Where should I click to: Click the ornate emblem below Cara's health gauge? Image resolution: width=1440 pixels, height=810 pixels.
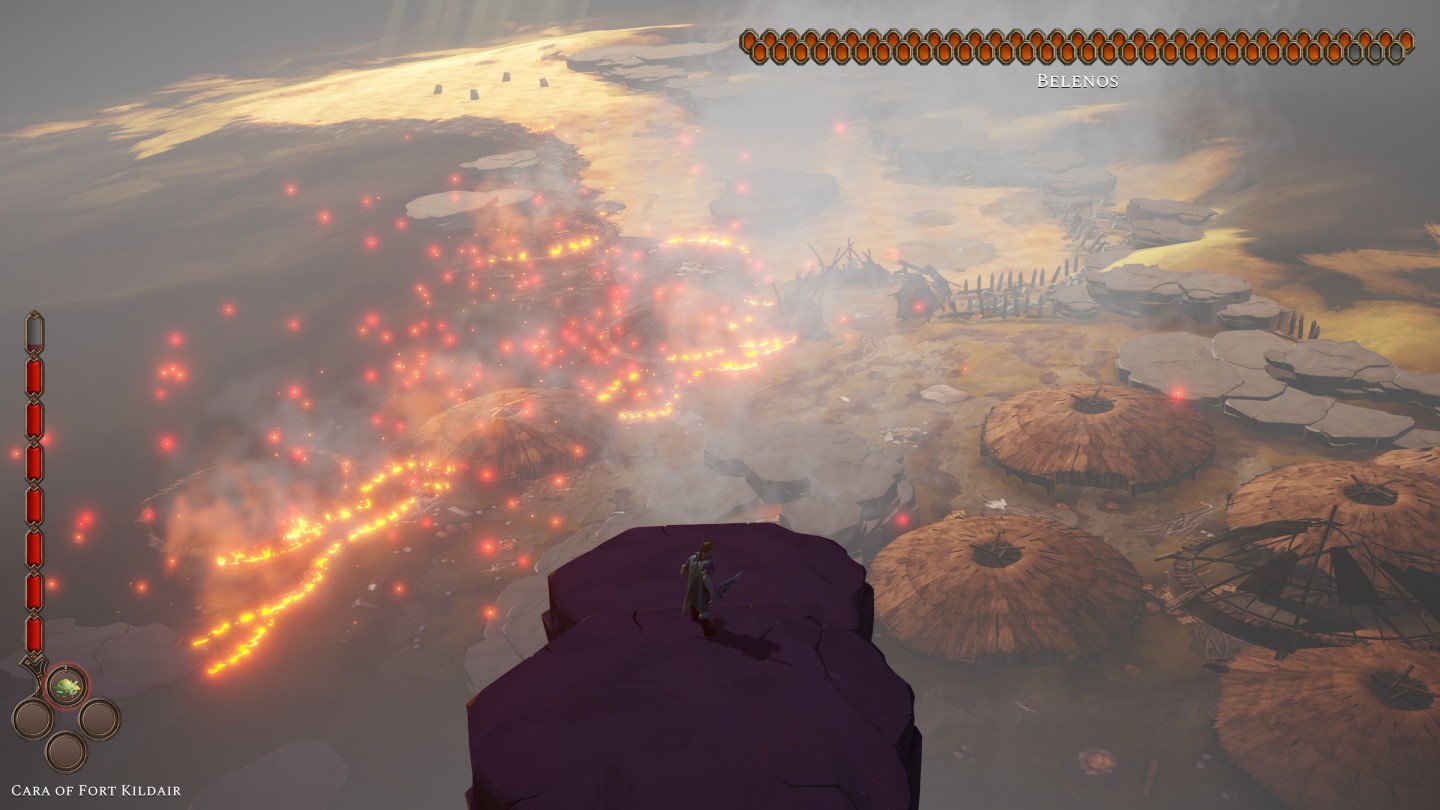pyautogui.click(x=33, y=663)
